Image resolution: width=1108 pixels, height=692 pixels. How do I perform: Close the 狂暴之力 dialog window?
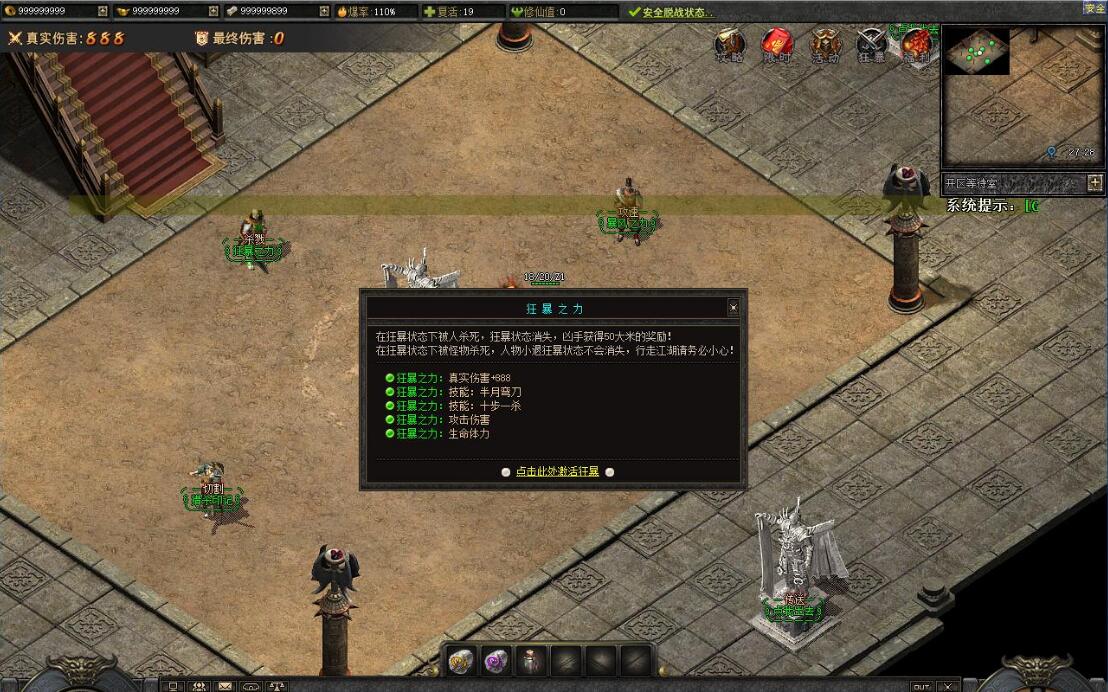pos(733,308)
